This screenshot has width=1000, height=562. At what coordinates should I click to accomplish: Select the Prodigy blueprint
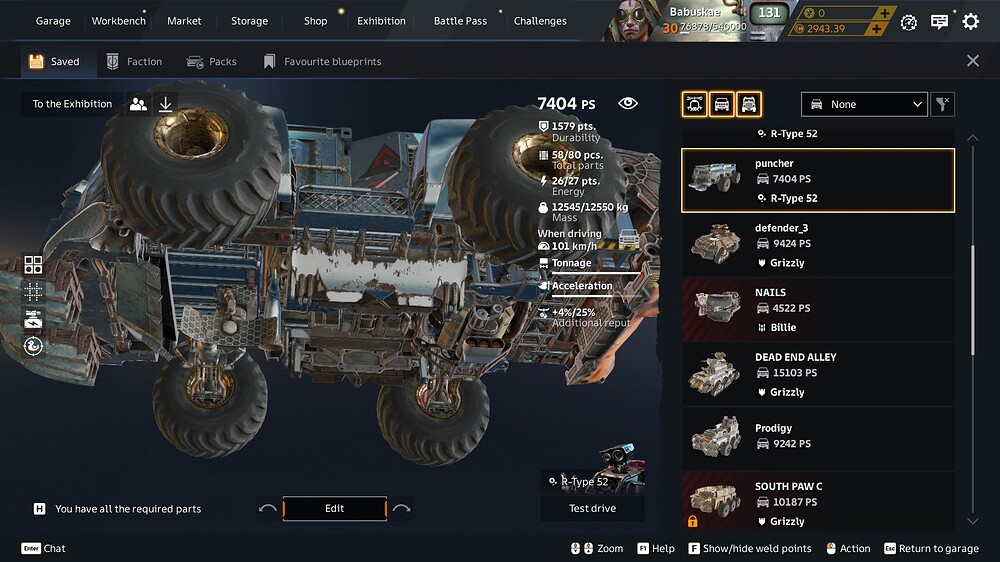click(x=817, y=438)
